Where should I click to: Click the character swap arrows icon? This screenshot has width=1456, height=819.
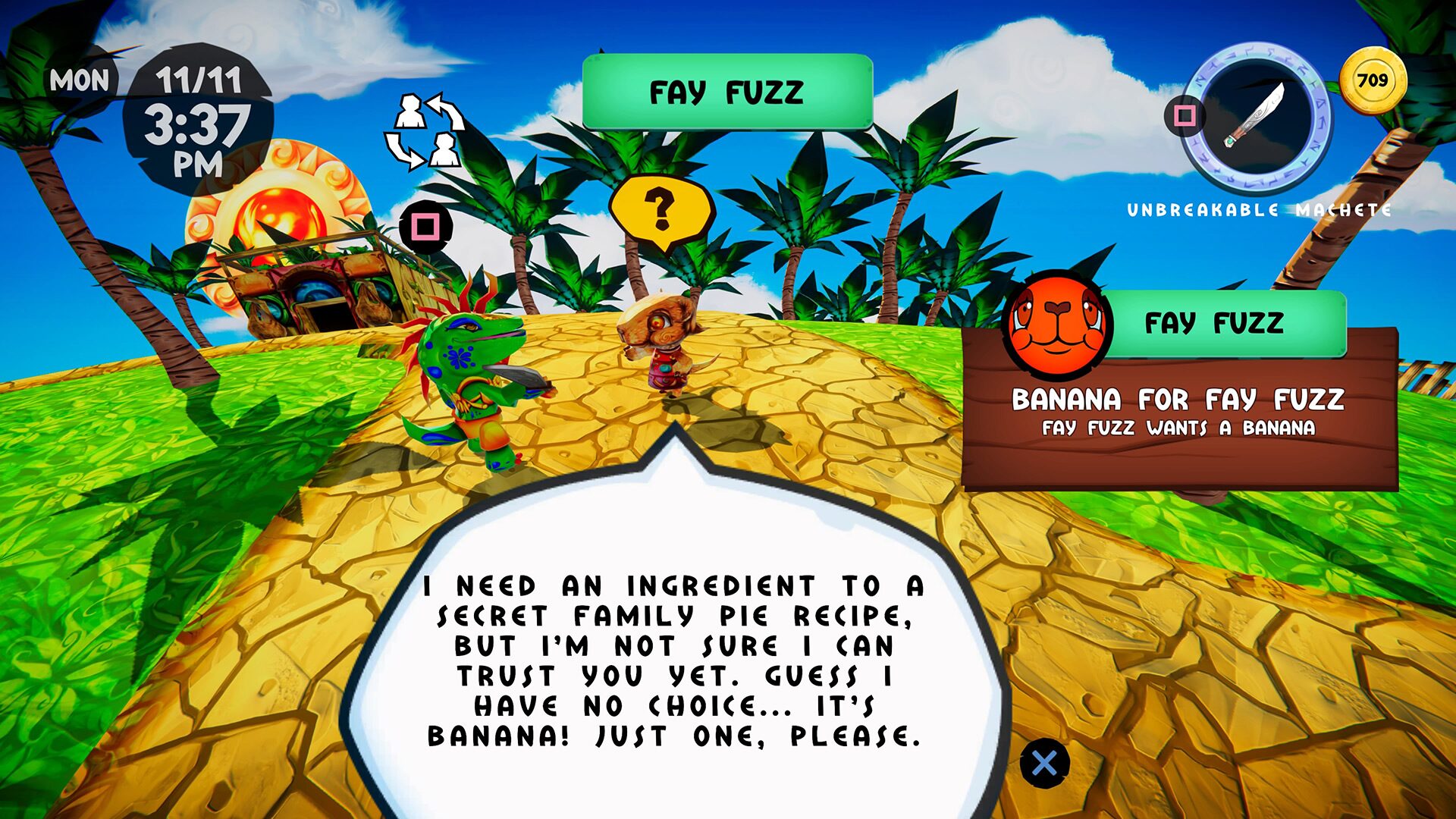pyautogui.click(x=425, y=129)
